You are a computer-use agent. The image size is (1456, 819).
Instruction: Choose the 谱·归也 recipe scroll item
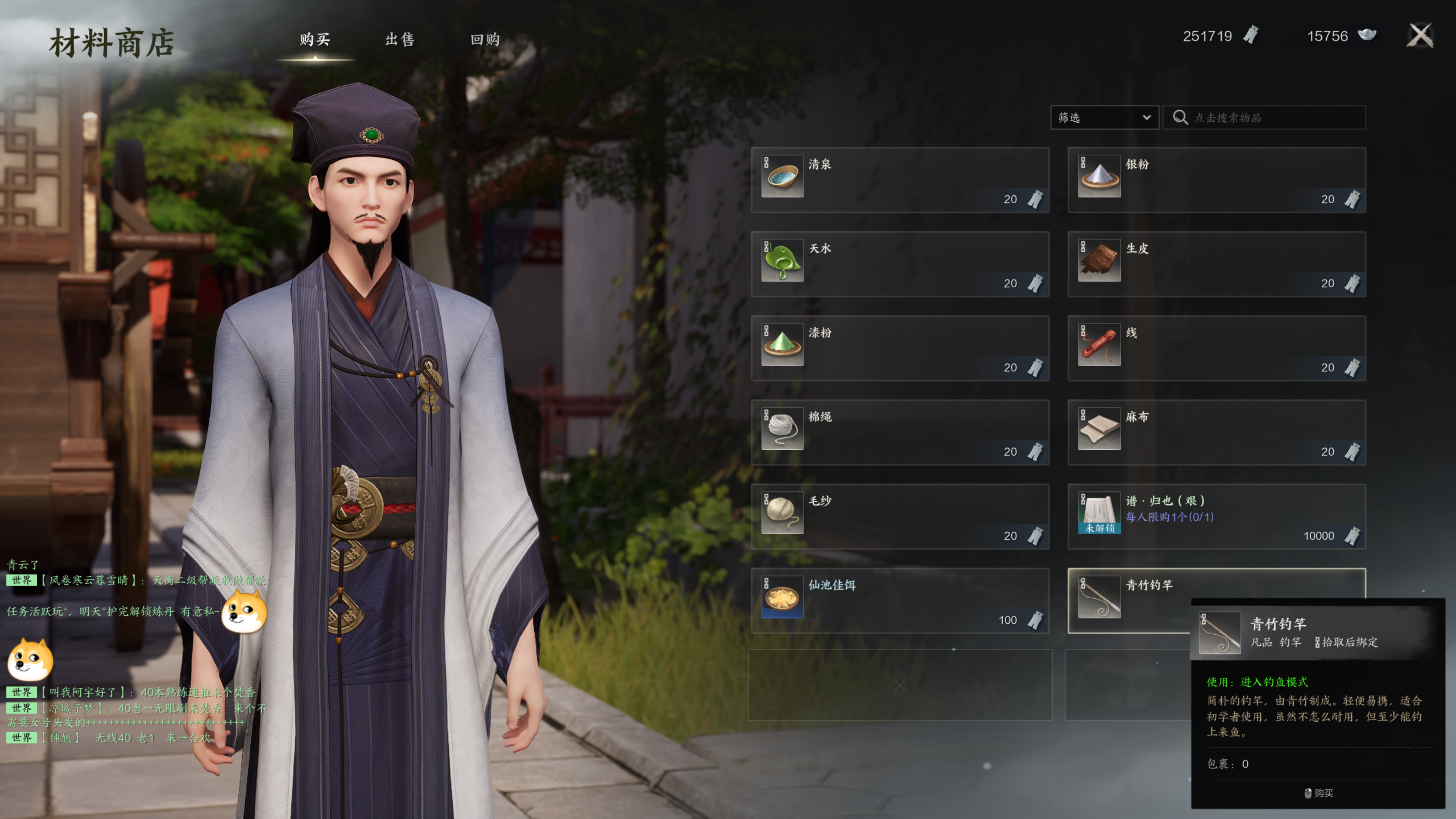1216,516
